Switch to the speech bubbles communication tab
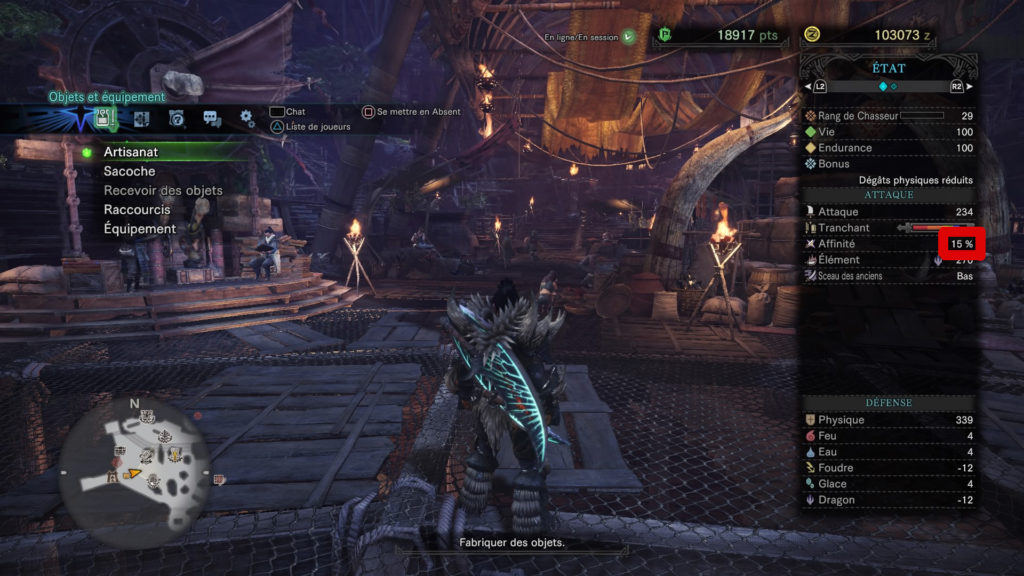This screenshot has width=1024, height=576. click(212, 119)
